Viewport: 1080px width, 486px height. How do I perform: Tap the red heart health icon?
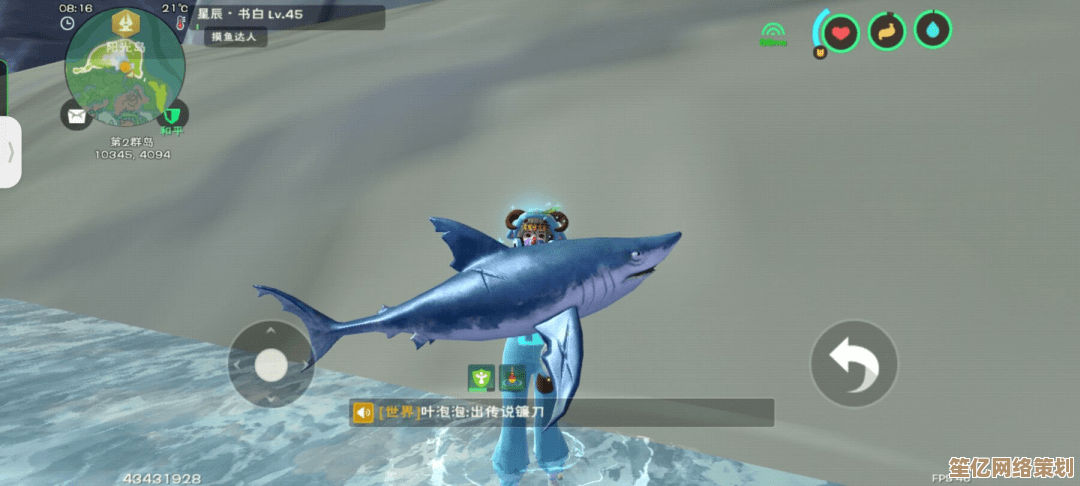(841, 32)
